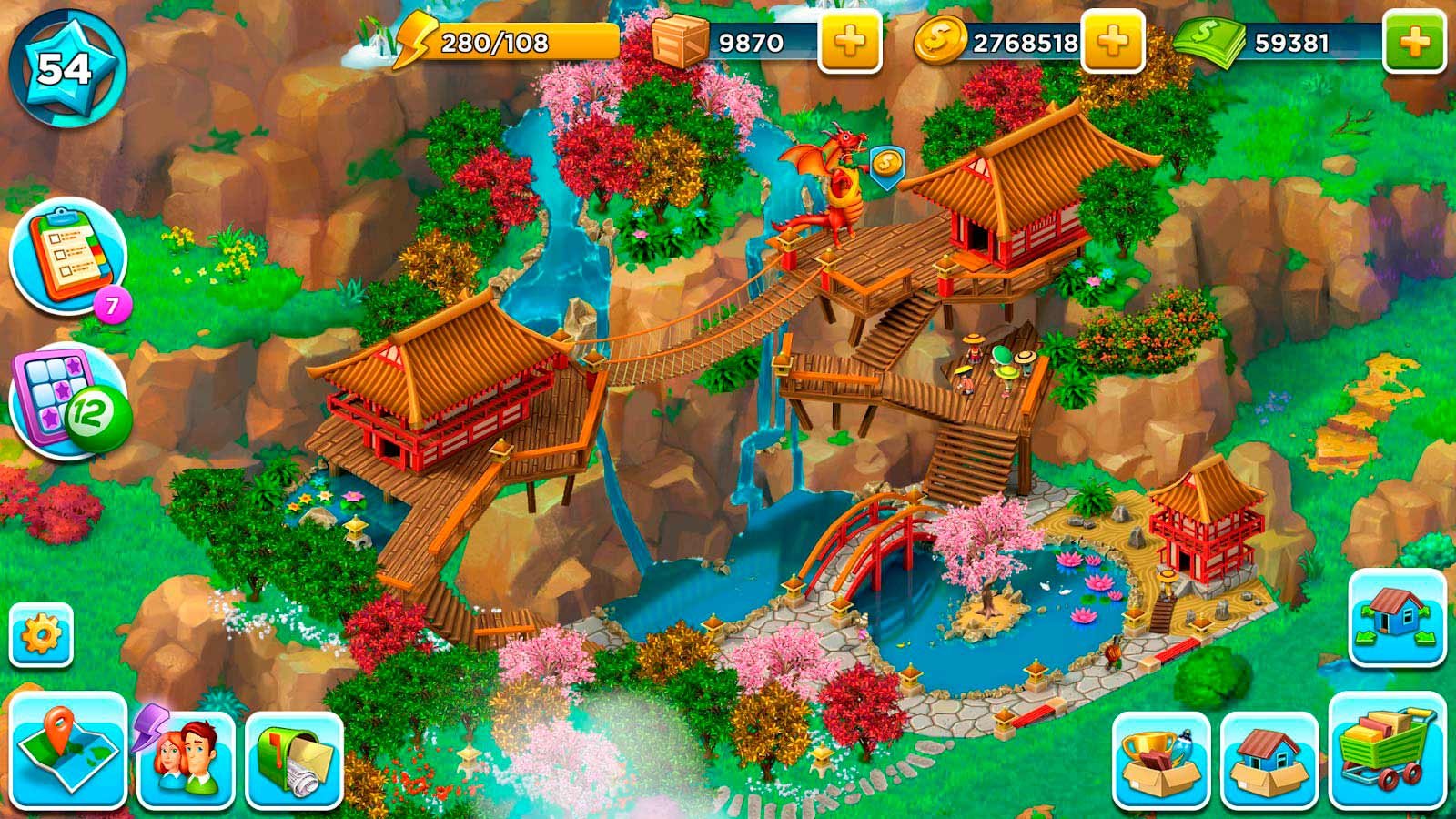Screen dimensions: 1456x819
Task: Open settings with the gear button
Action: pyautogui.click(x=41, y=634)
